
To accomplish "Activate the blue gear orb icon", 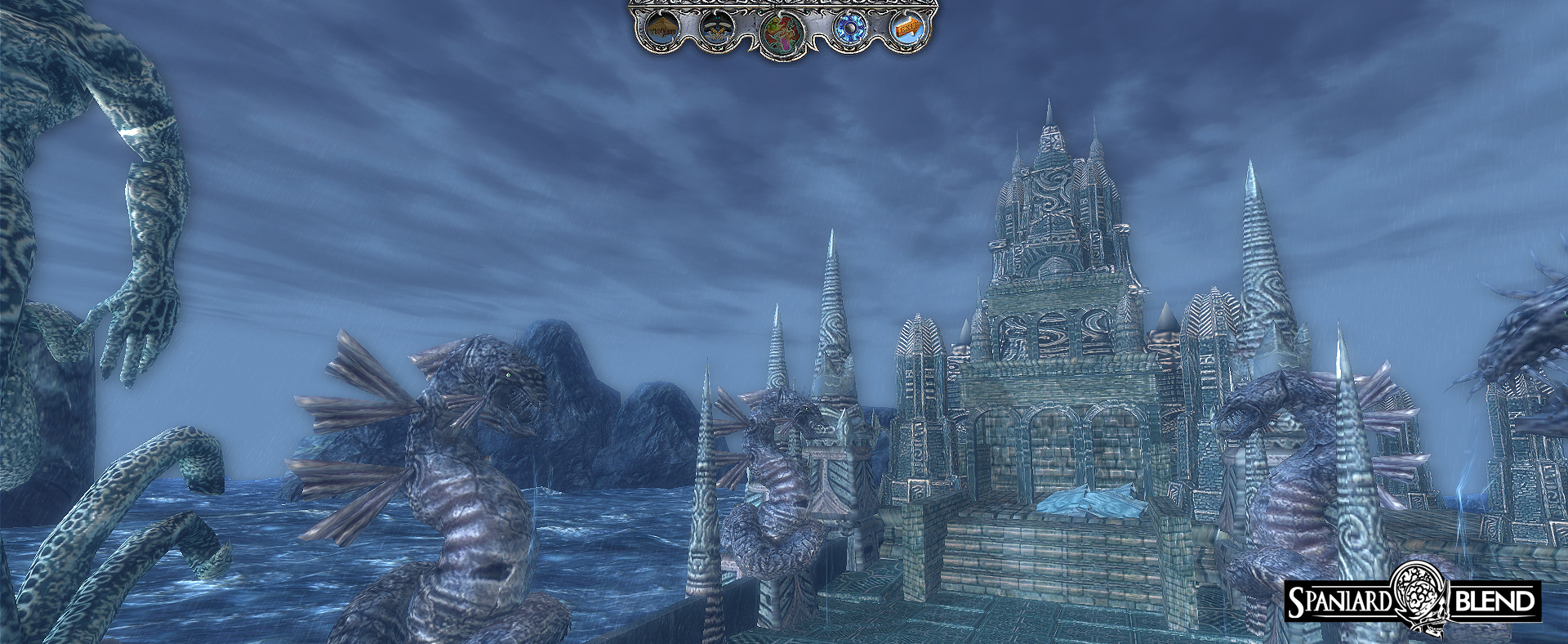I will coord(849,29).
